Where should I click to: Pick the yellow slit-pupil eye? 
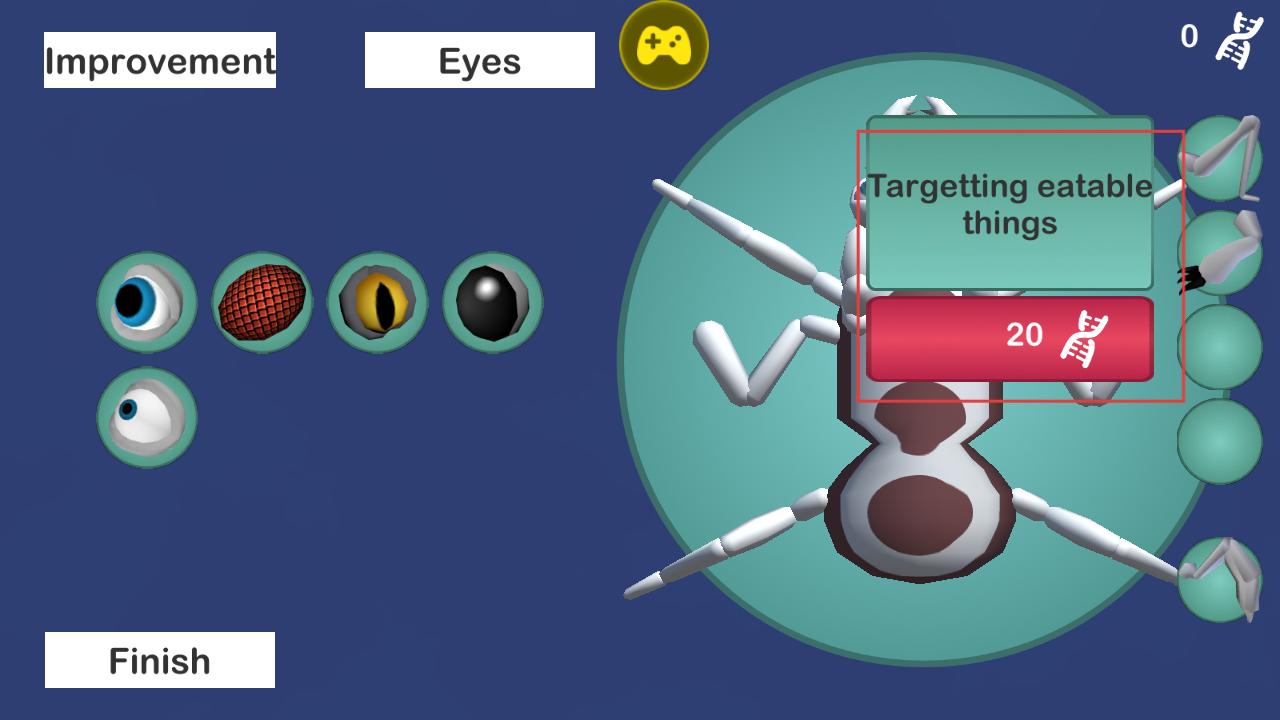coord(377,302)
